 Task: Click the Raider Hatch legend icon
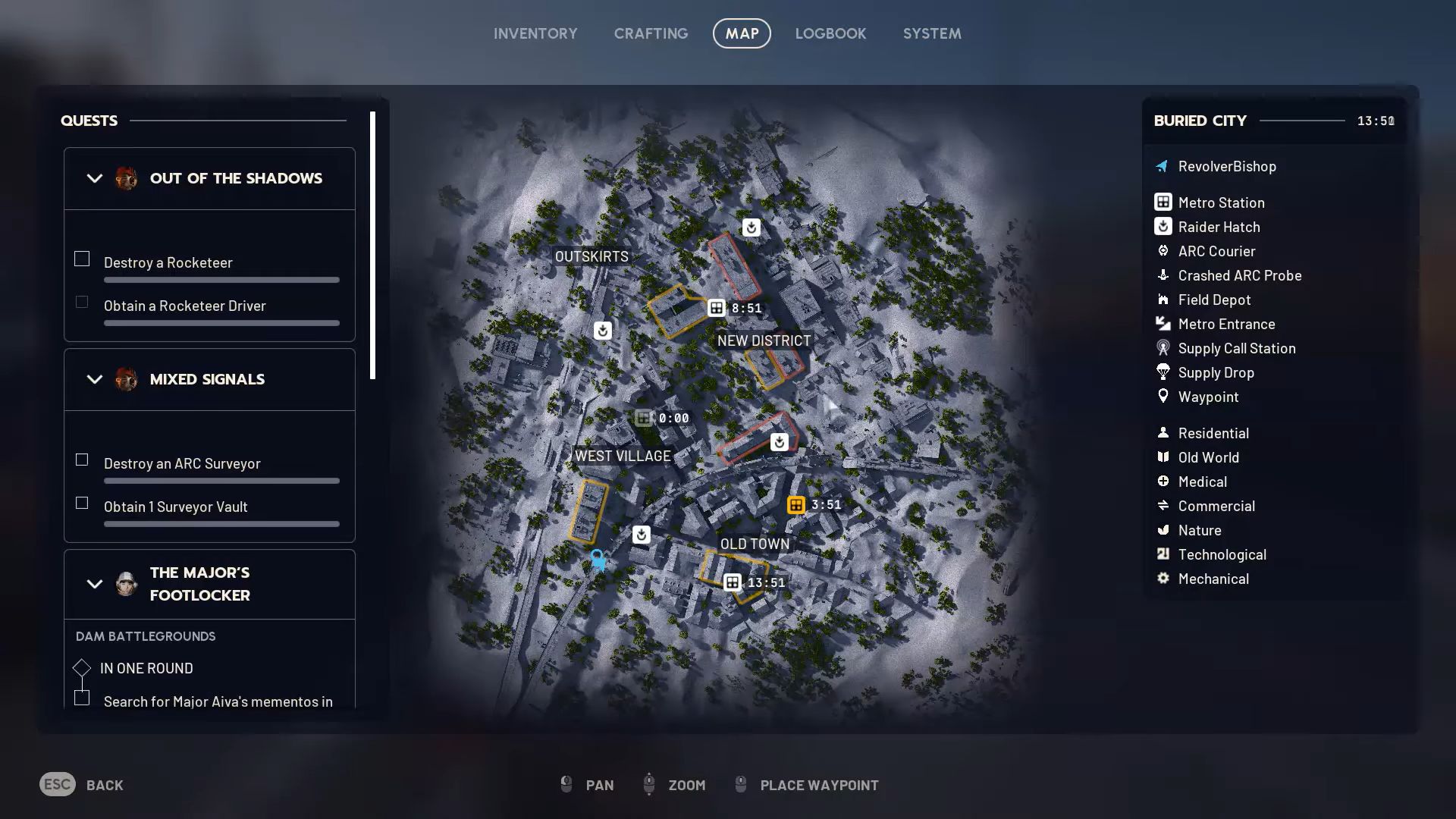click(x=1163, y=227)
